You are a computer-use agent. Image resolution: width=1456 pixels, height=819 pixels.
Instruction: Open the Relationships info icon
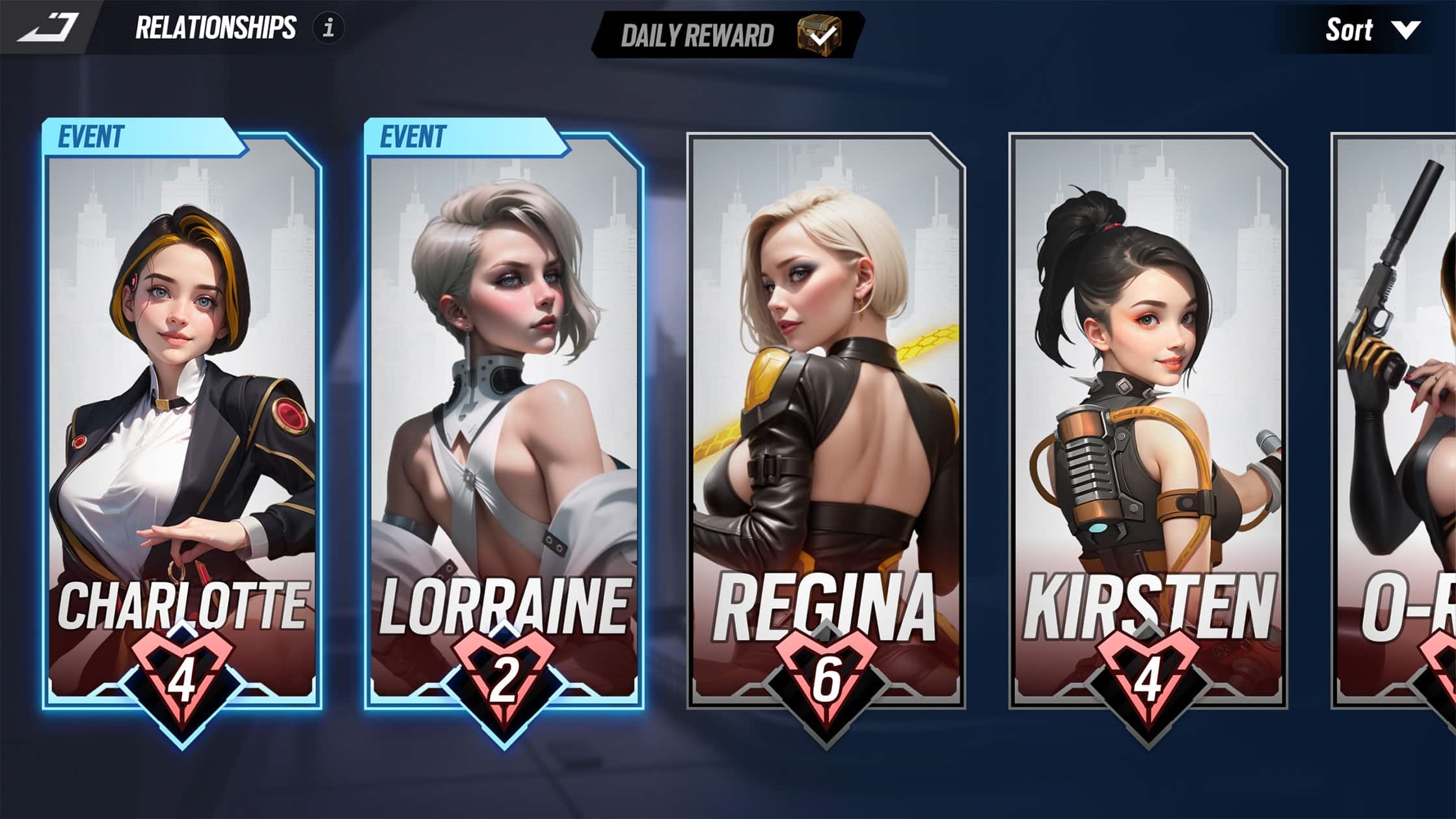(x=329, y=28)
